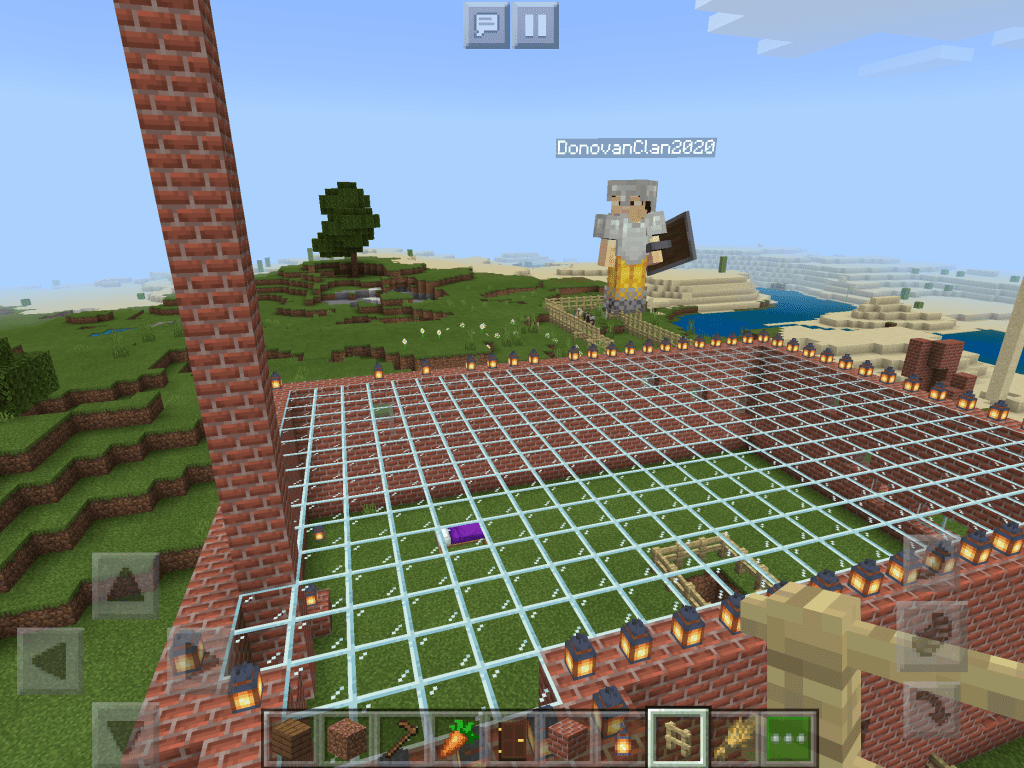Pick the lantern from the hotbar
The height and width of the screenshot is (768, 1024).
(x=621, y=738)
